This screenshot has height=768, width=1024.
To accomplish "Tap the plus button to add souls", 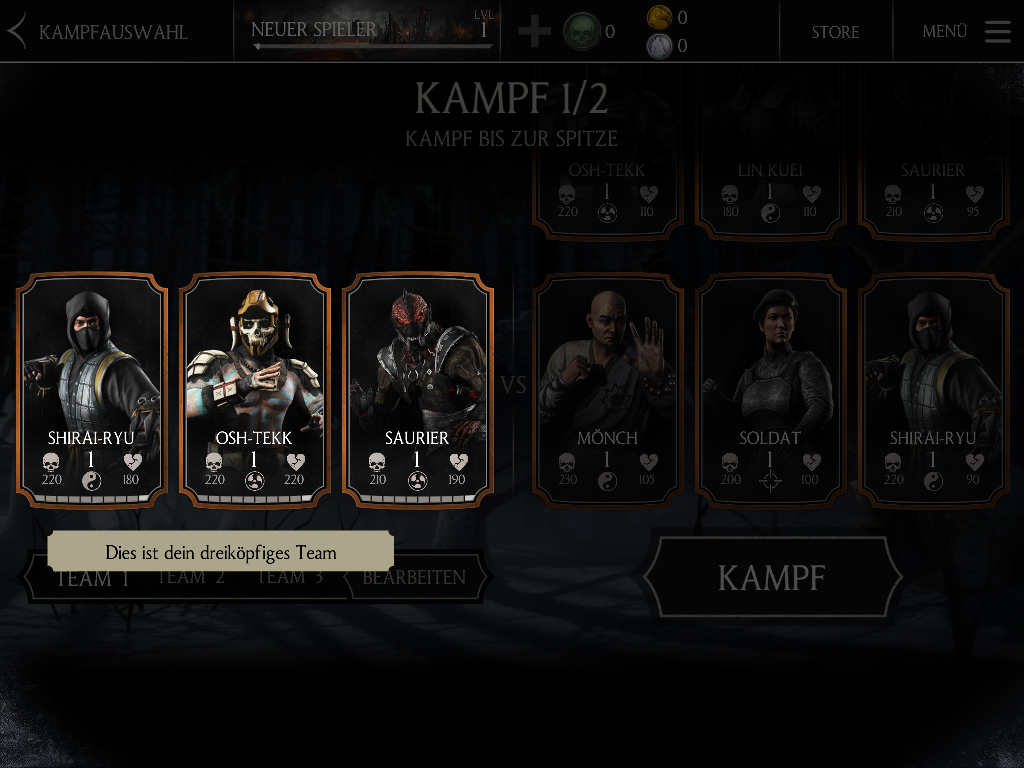I will click(x=534, y=31).
